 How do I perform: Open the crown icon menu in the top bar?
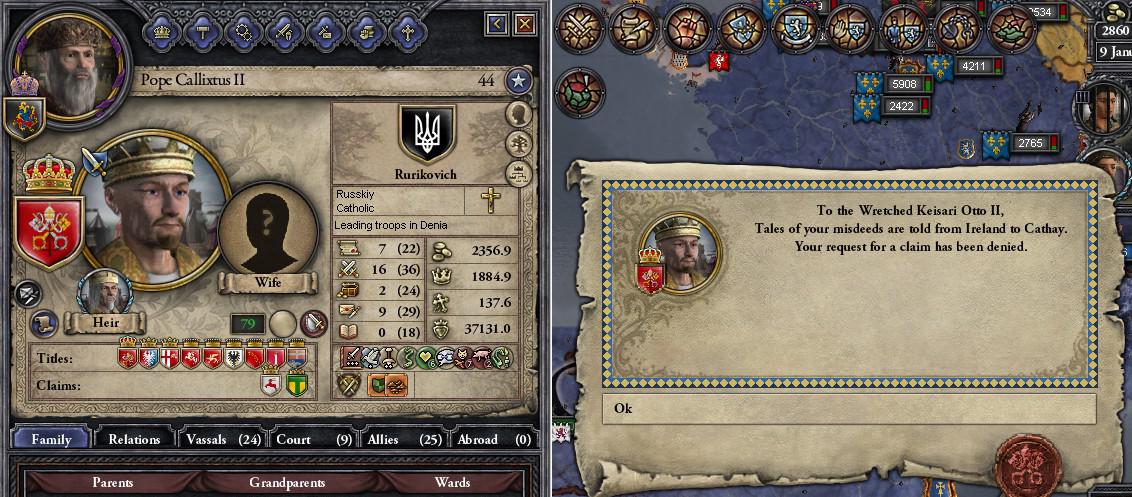coord(161,30)
